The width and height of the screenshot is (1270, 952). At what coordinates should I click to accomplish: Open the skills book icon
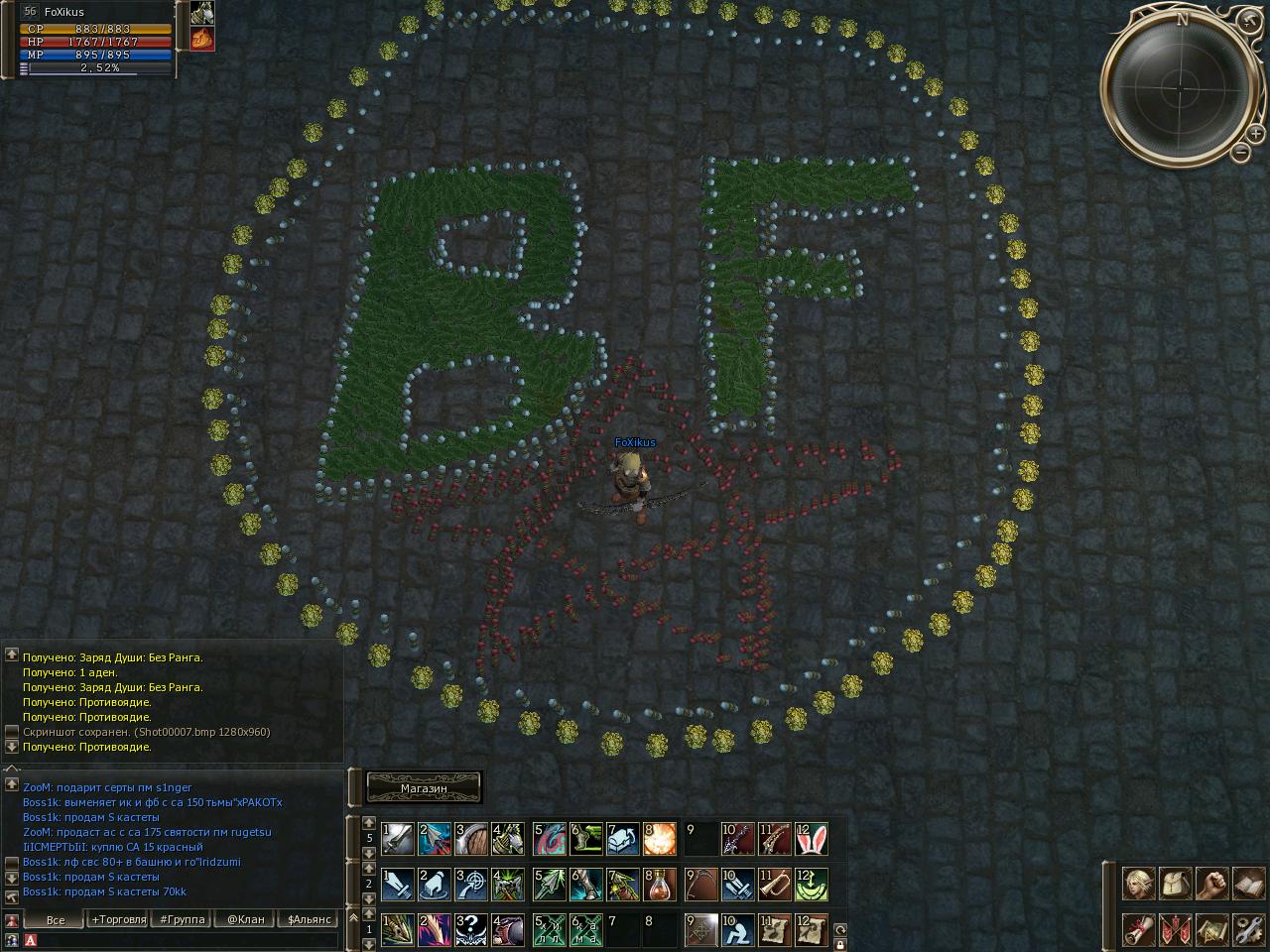point(1248,882)
